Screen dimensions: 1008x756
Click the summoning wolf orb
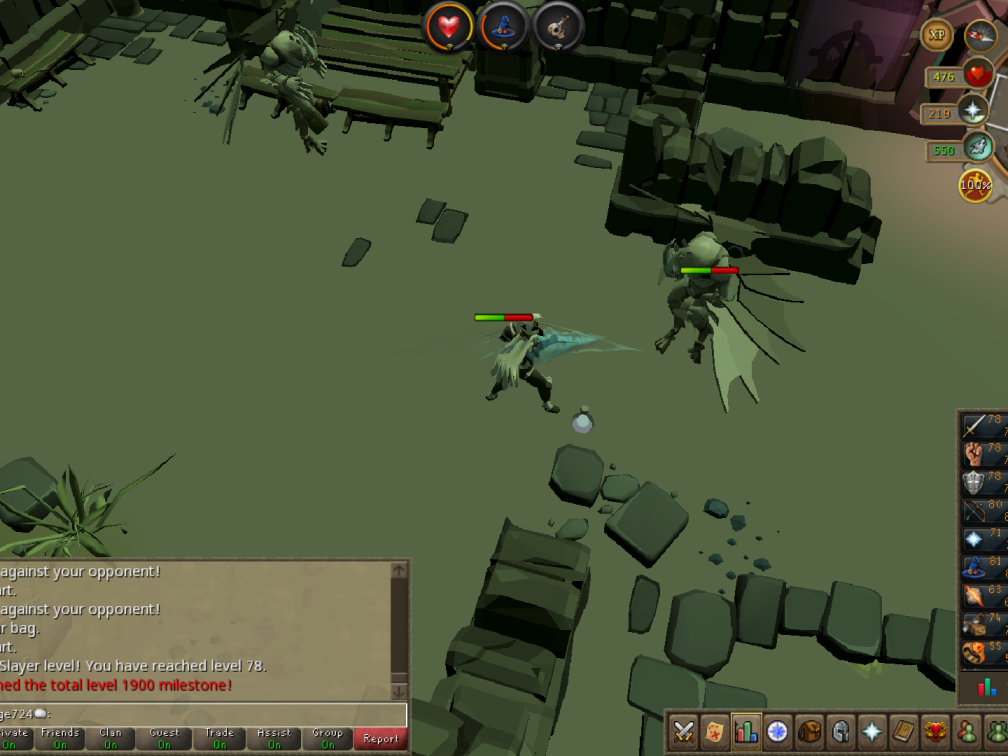point(977,149)
